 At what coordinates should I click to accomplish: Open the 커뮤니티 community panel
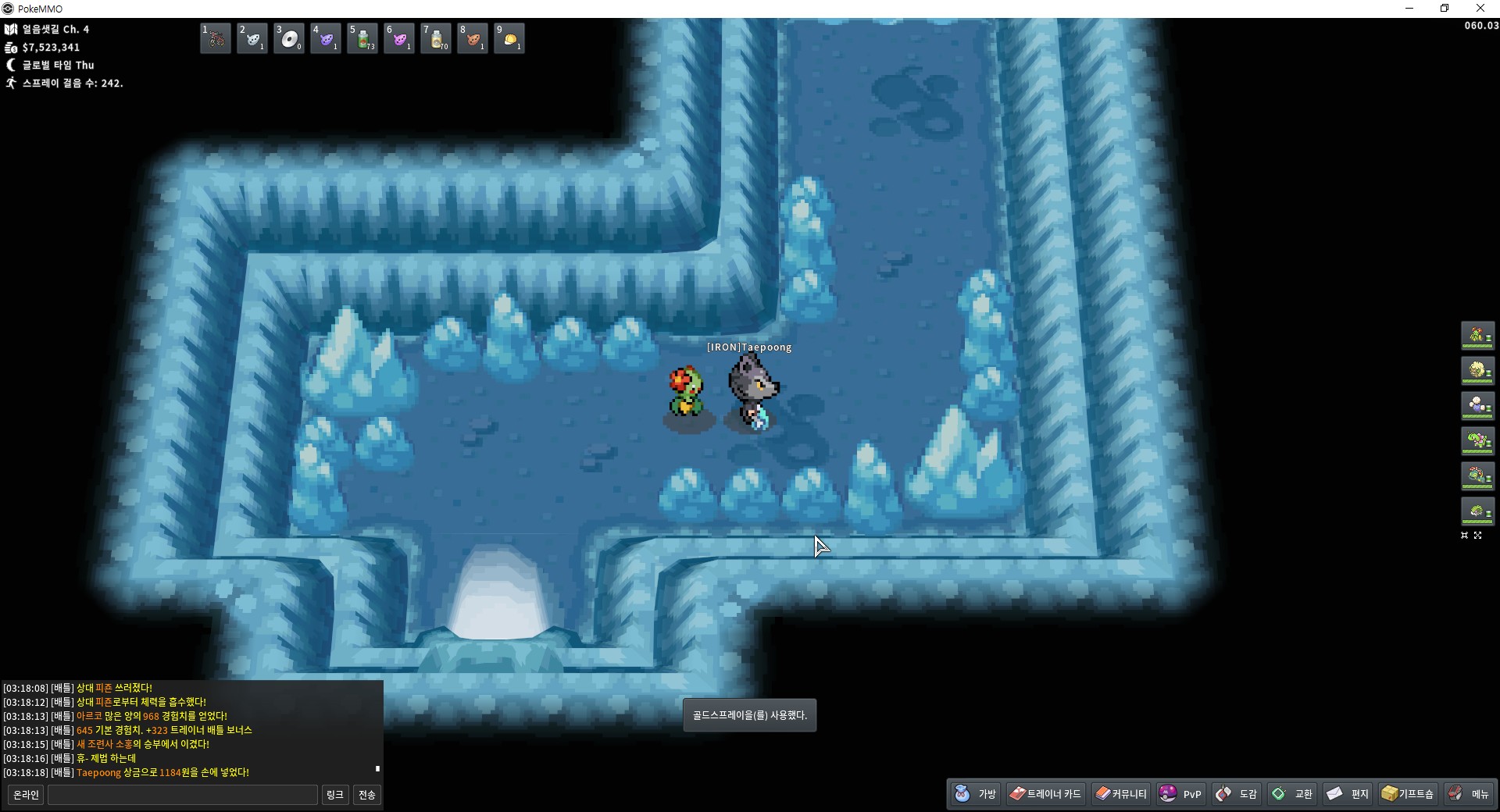[x=1121, y=794]
